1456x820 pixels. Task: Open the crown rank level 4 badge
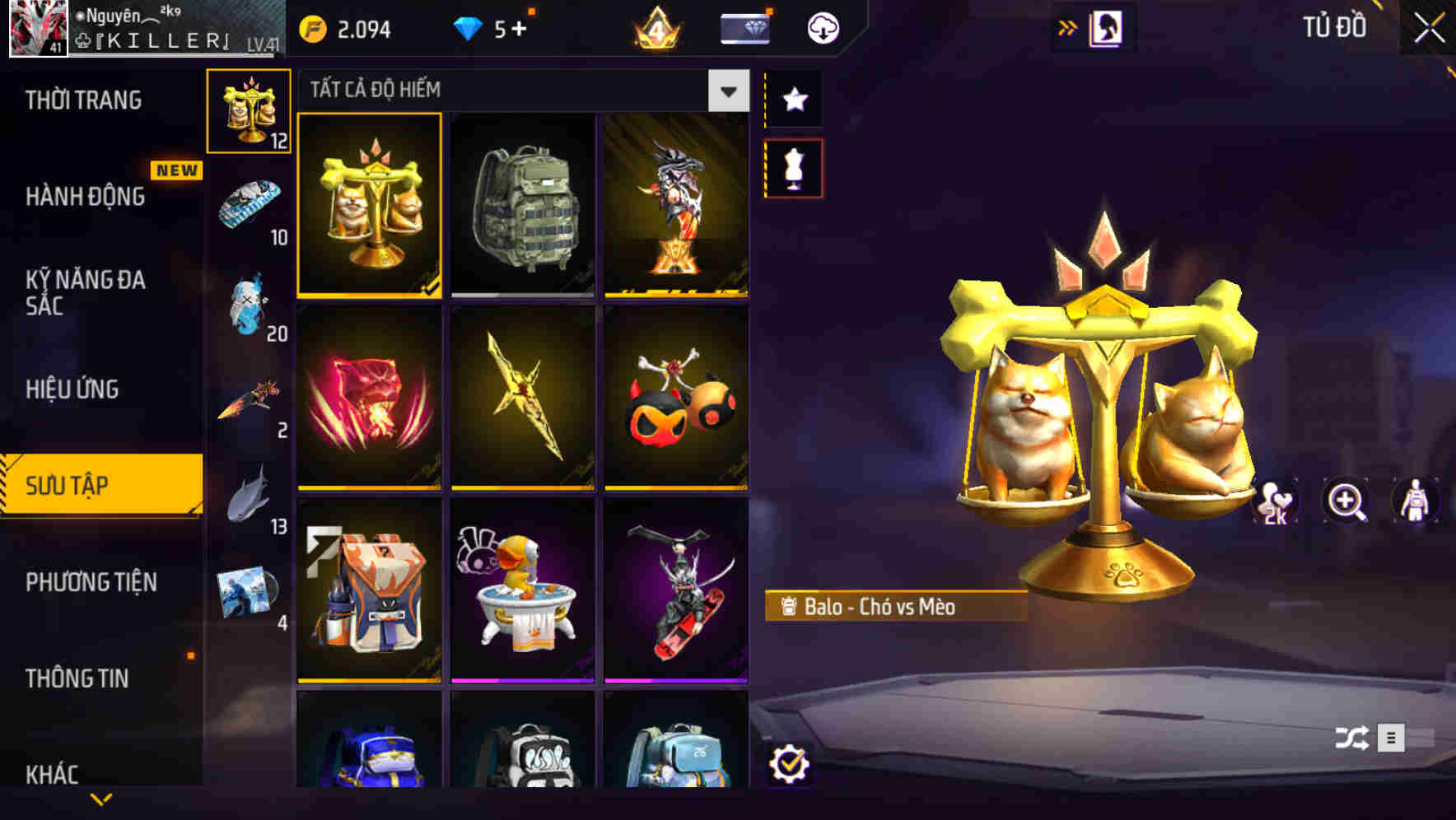tap(656, 30)
